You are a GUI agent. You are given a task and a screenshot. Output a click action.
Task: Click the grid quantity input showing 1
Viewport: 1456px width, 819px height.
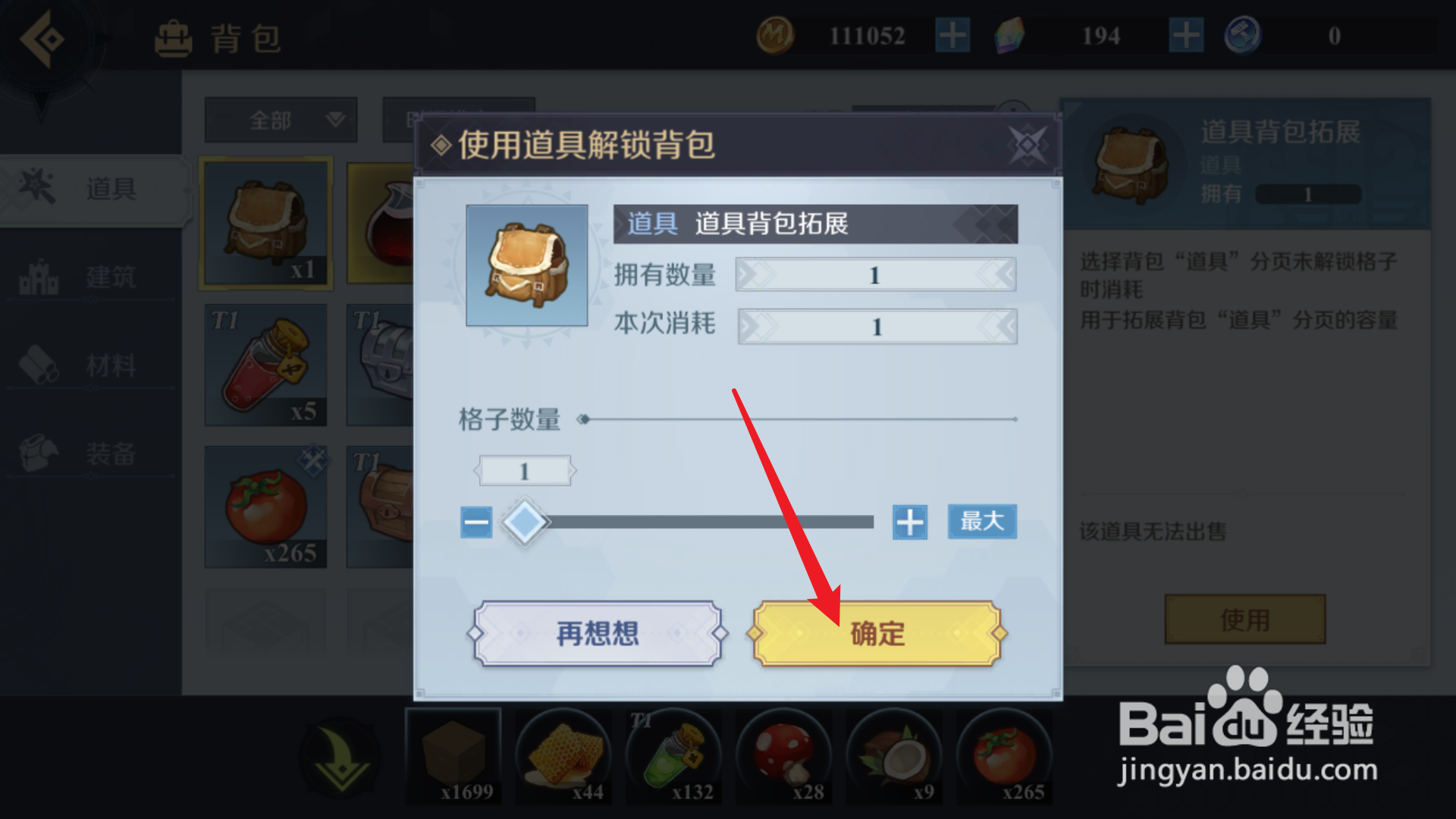tap(526, 470)
